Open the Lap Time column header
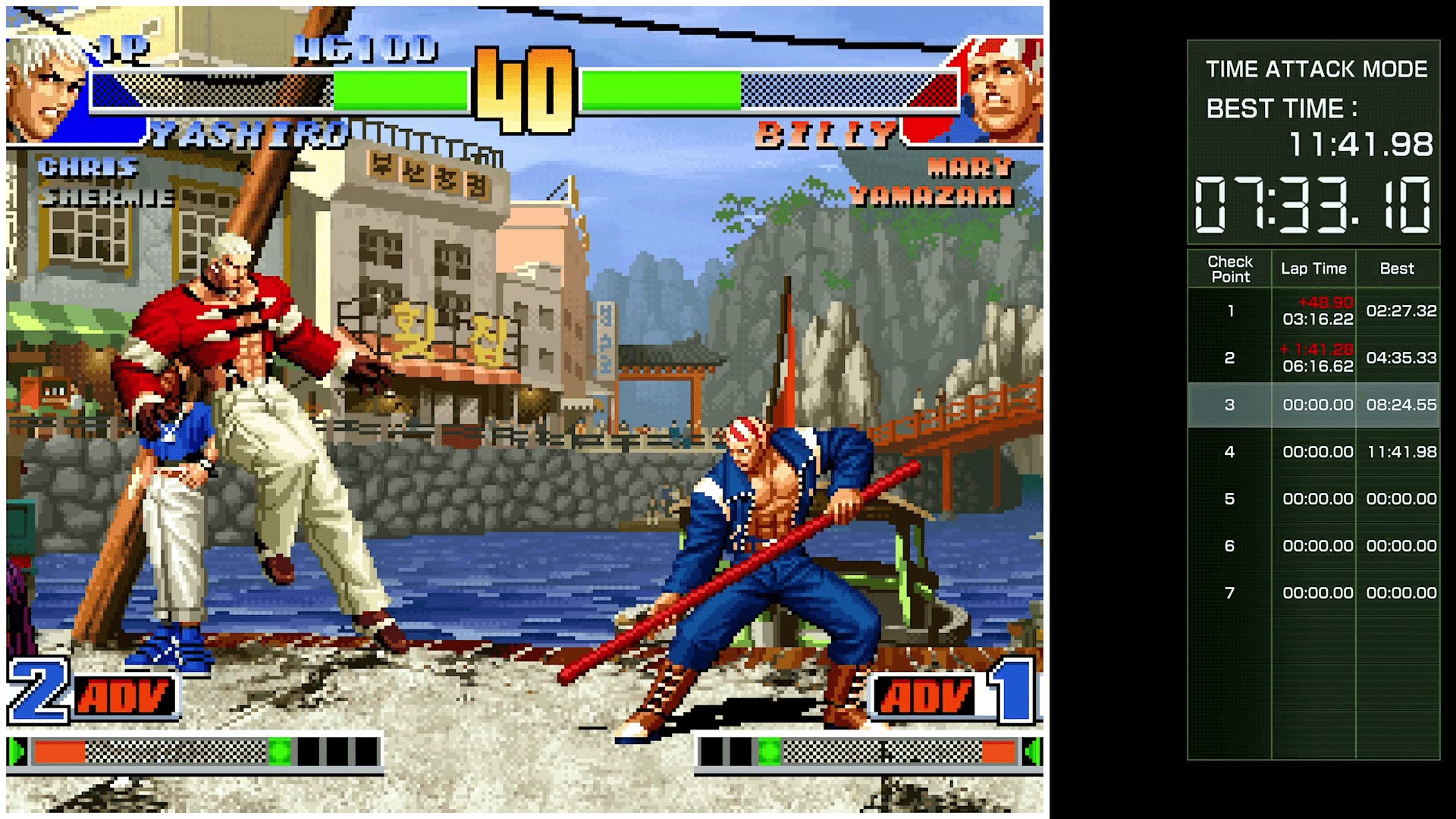This screenshot has width=1456, height=819. pos(1314,268)
